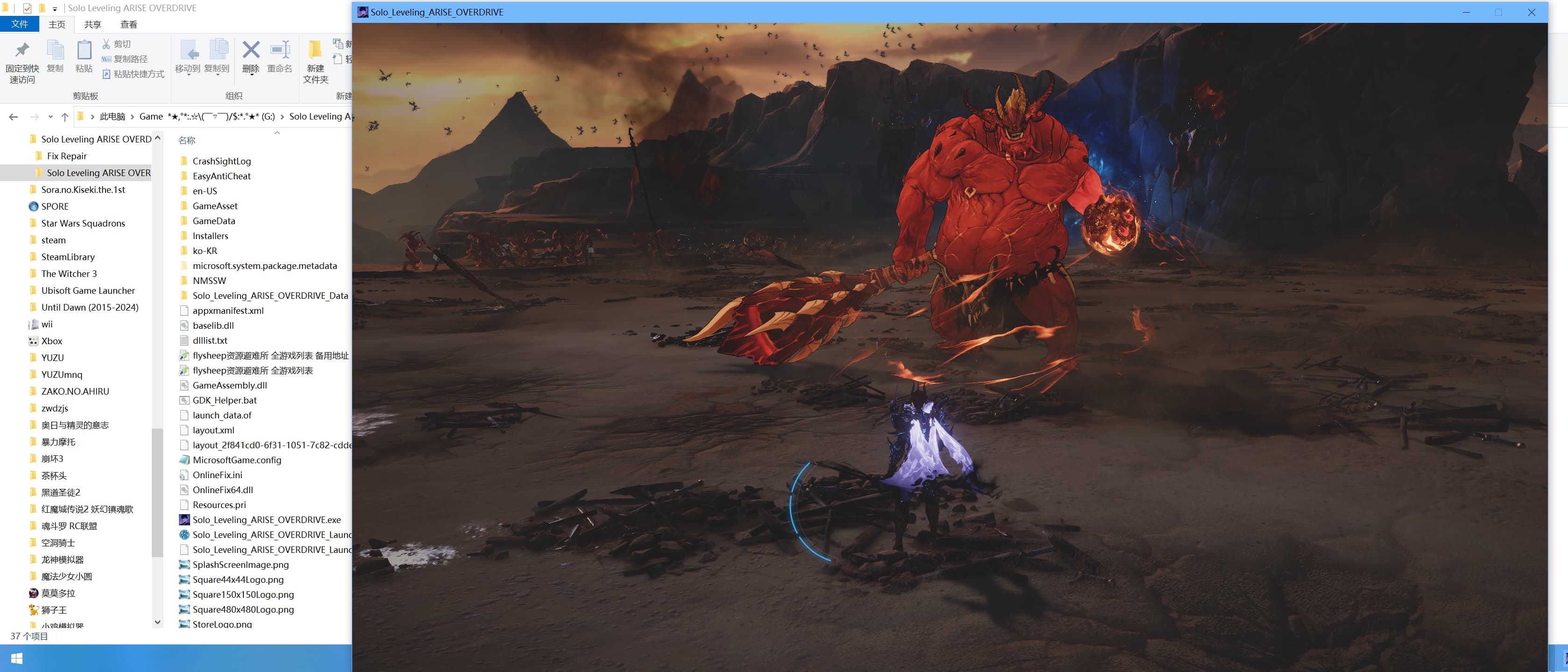Click the 粘贴 (Paste) icon
This screenshot has height=672, width=1568.
[84, 58]
